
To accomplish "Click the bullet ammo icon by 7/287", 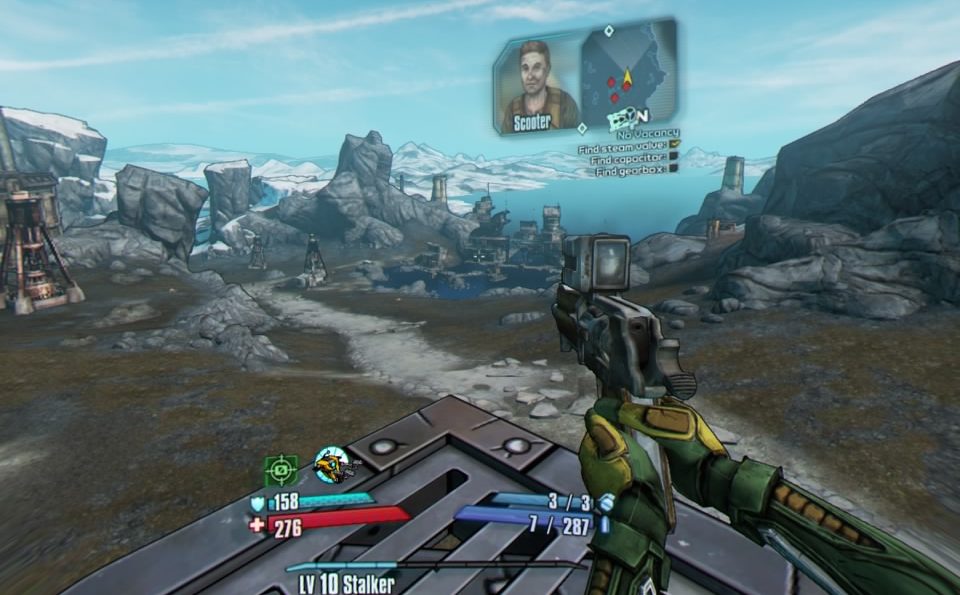I will [604, 523].
